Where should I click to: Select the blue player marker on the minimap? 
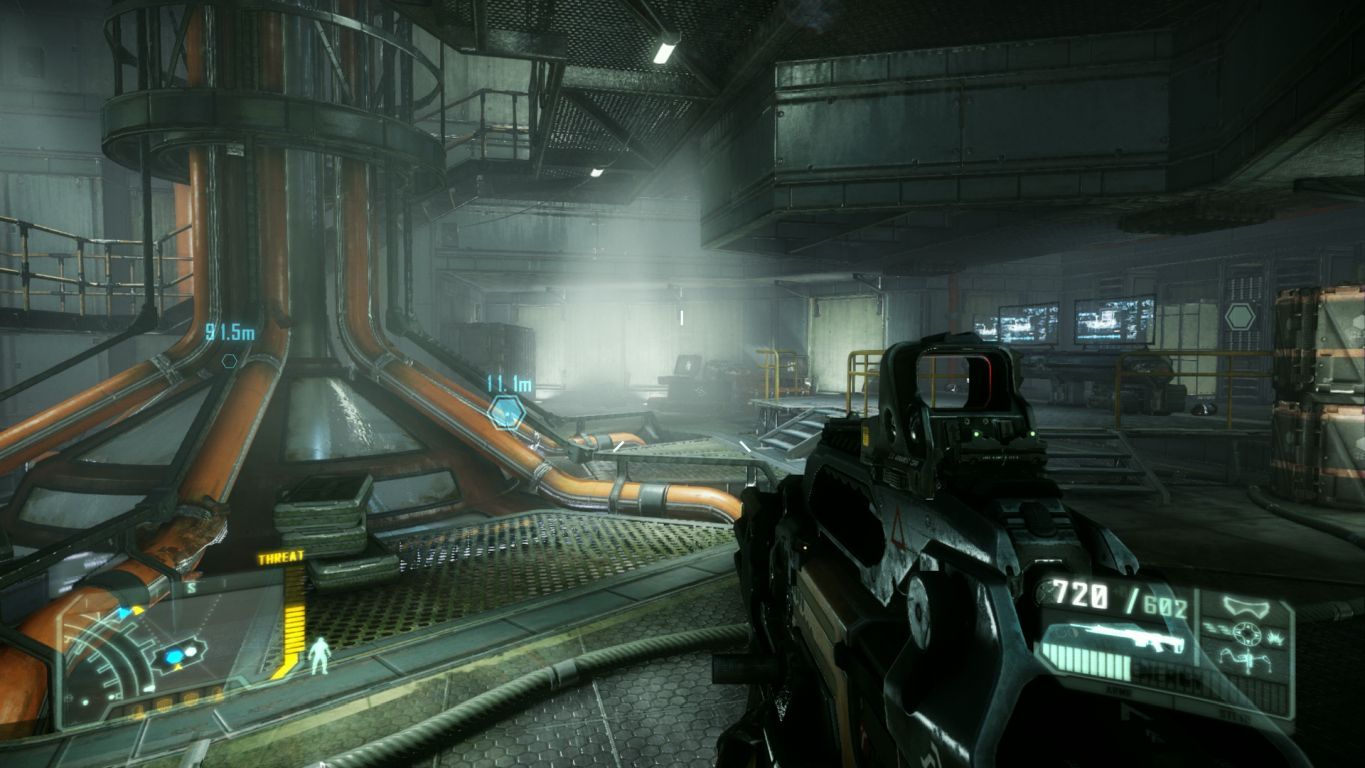(x=172, y=657)
